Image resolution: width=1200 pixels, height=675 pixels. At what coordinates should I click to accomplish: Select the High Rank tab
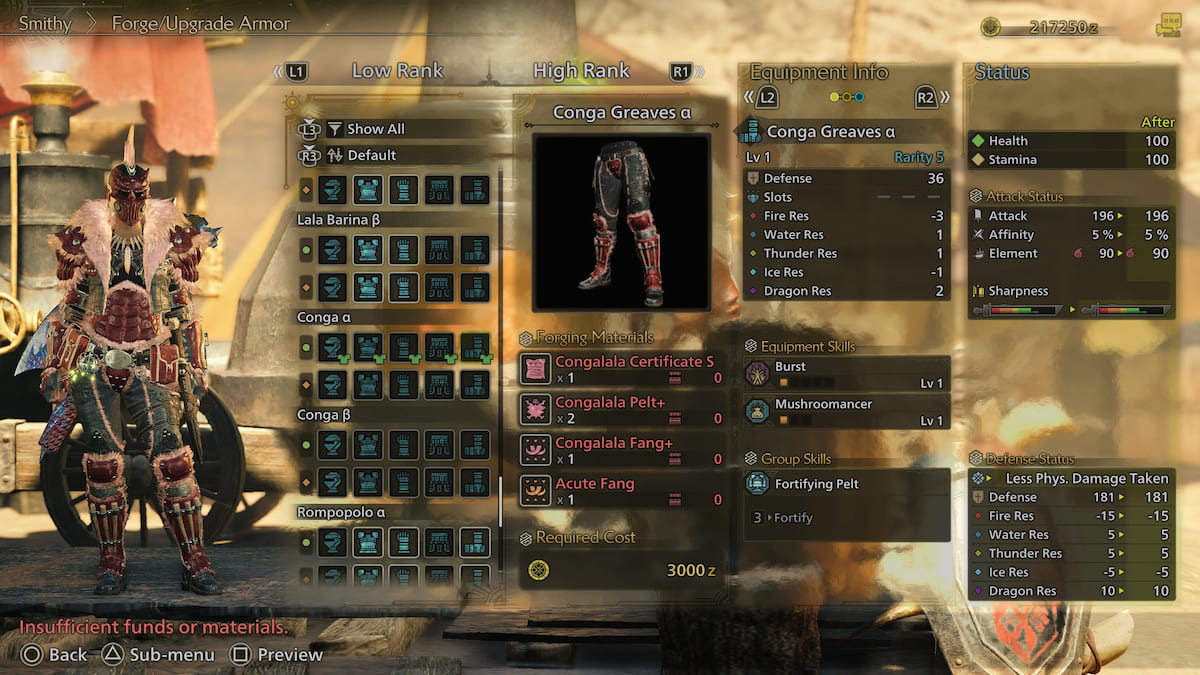581,71
